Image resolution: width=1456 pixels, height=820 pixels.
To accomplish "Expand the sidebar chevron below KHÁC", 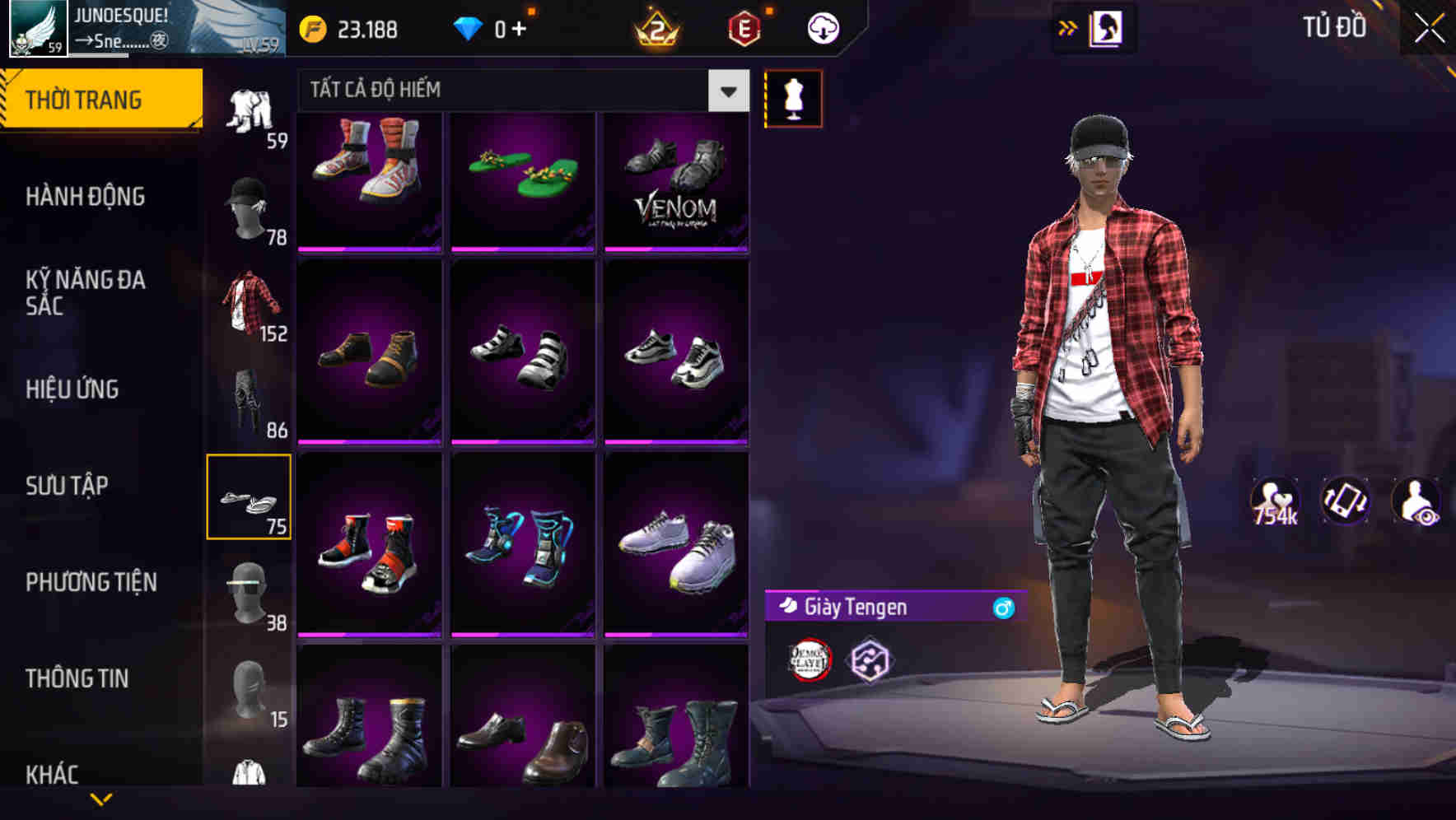I will 99,797.
